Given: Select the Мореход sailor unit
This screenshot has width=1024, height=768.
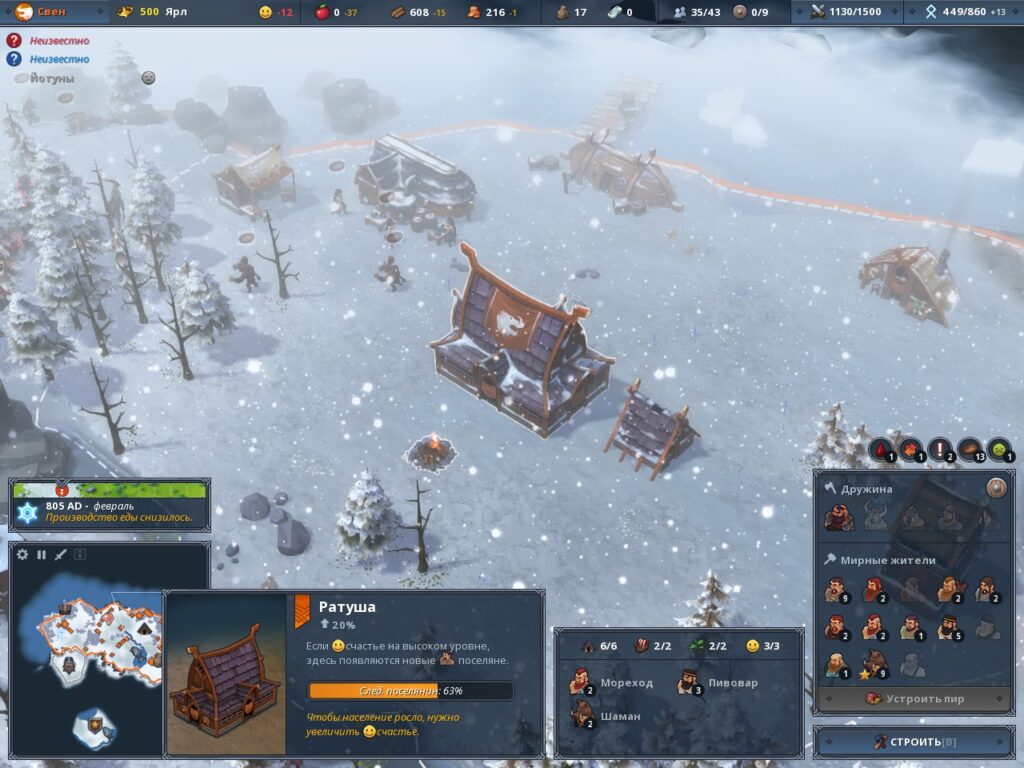Looking at the screenshot, I should (x=613, y=683).
